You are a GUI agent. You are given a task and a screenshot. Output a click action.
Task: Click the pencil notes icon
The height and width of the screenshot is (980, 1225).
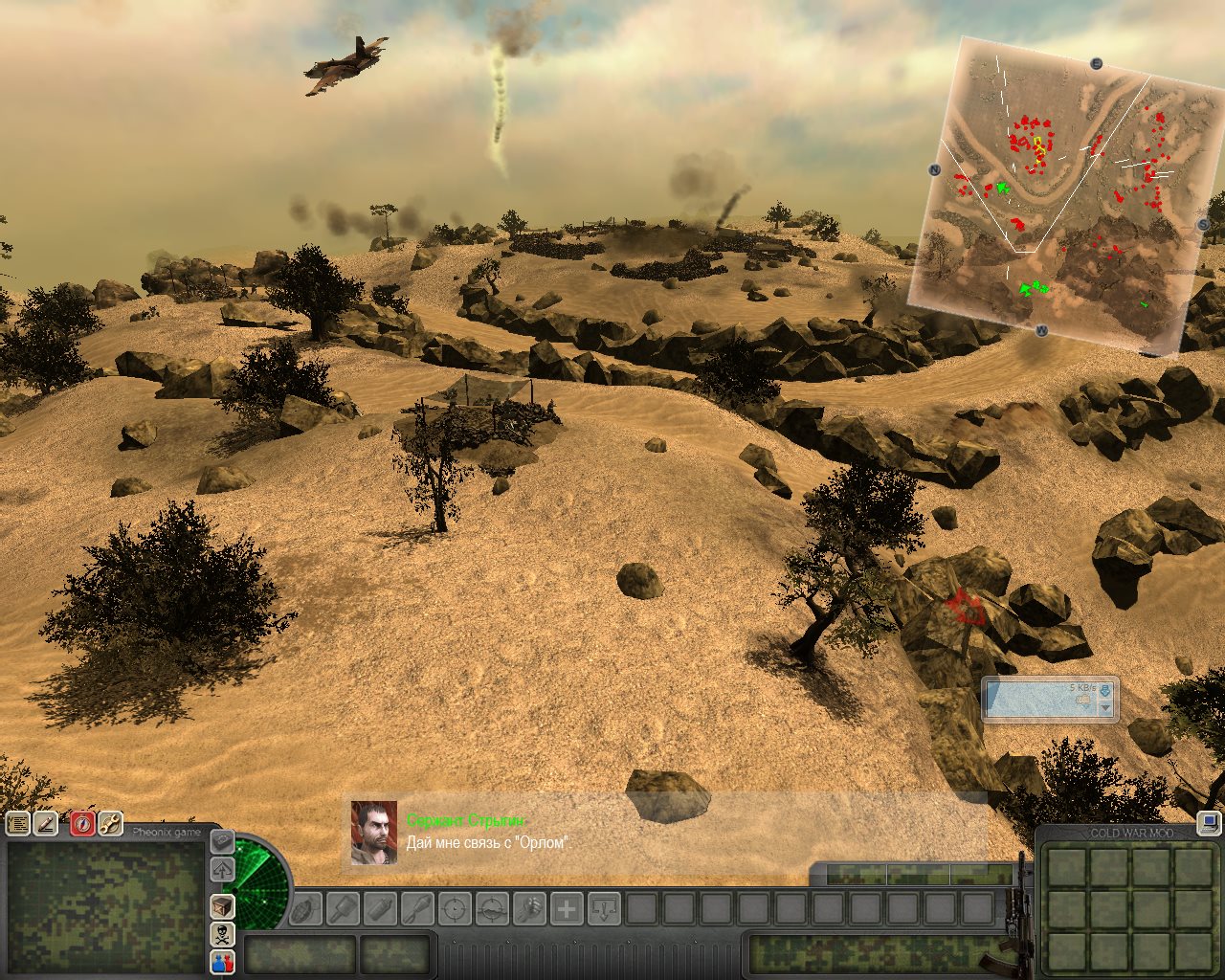click(x=46, y=823)
